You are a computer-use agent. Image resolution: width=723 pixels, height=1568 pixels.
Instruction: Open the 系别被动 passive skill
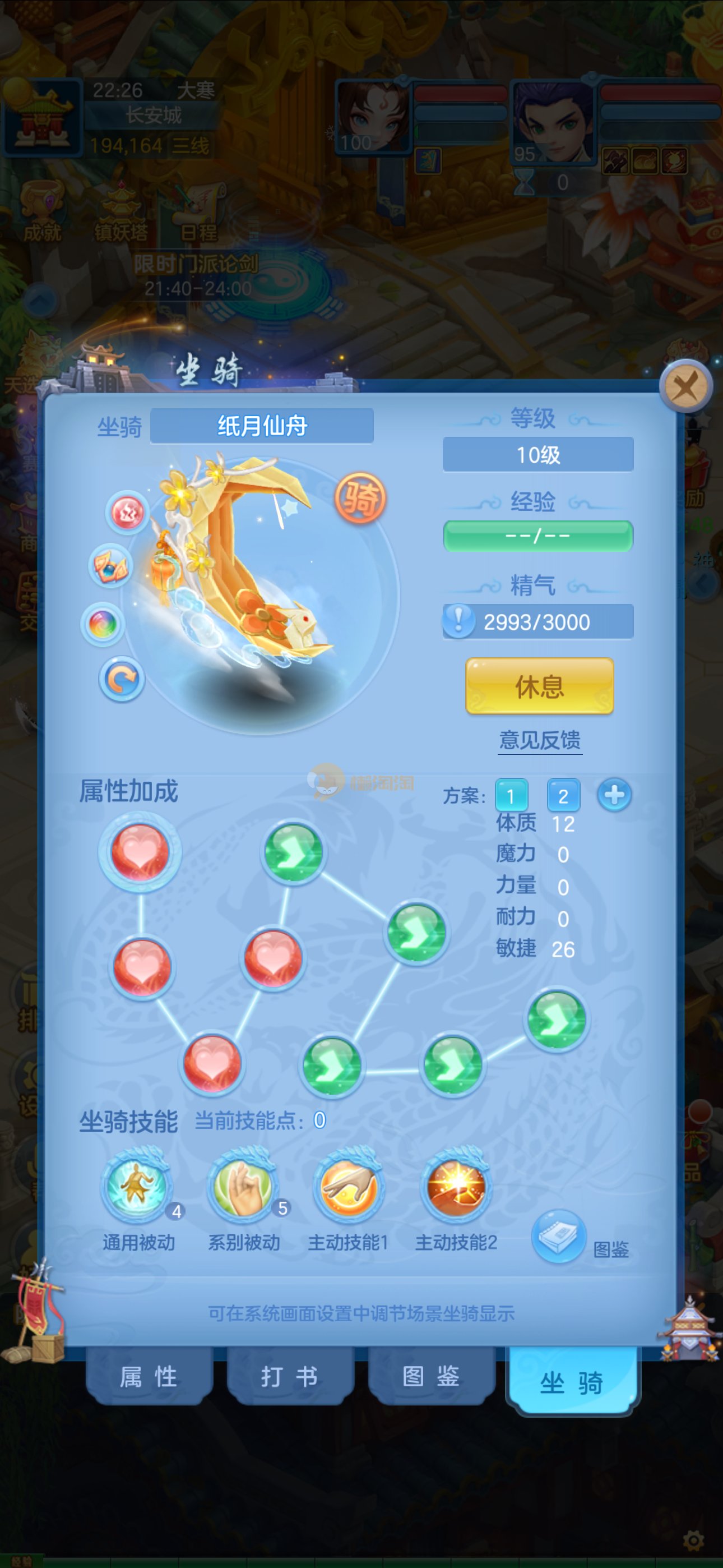tap(243, 1186)
